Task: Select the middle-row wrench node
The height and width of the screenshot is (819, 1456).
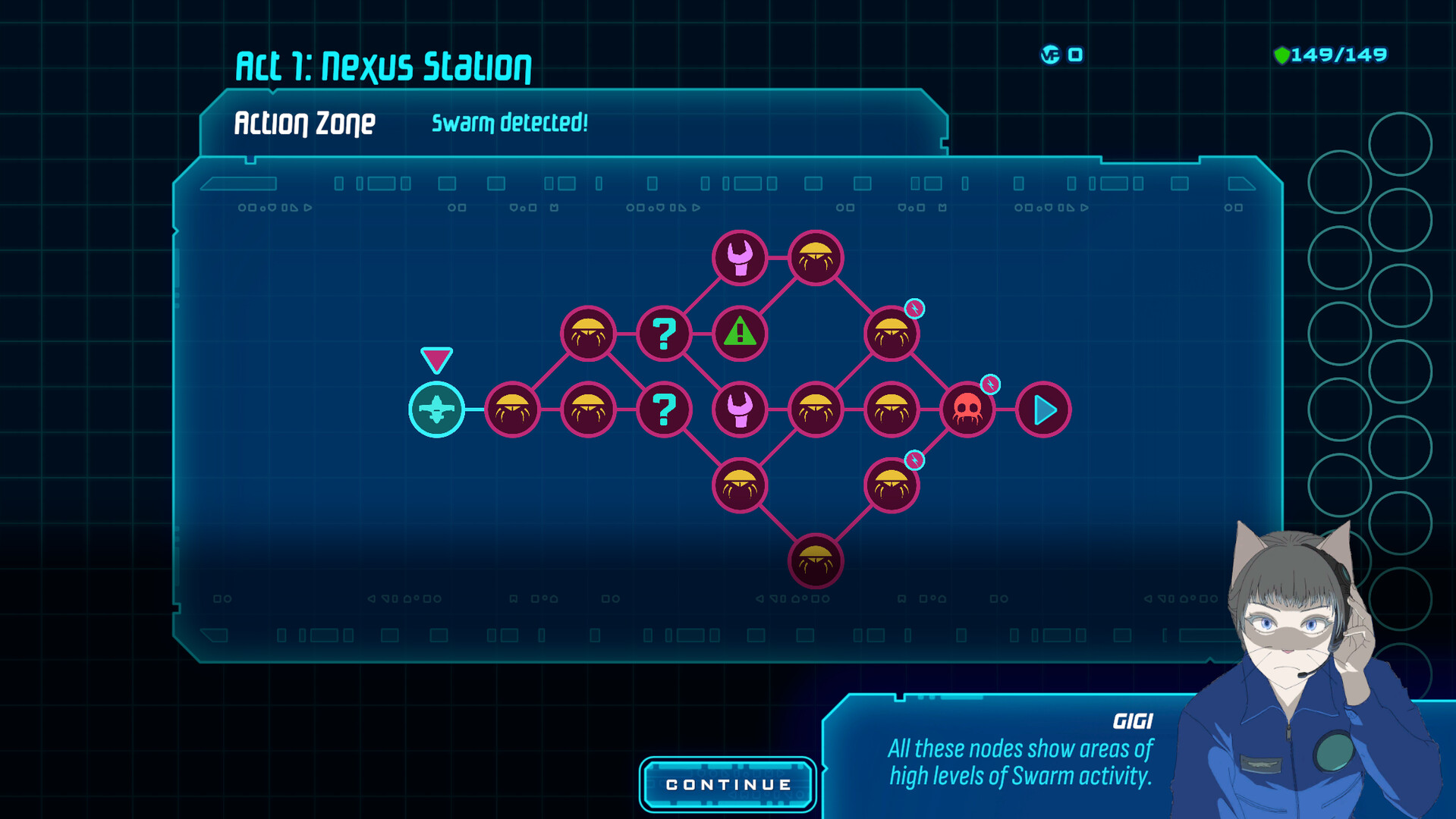Action: (740, 409)
